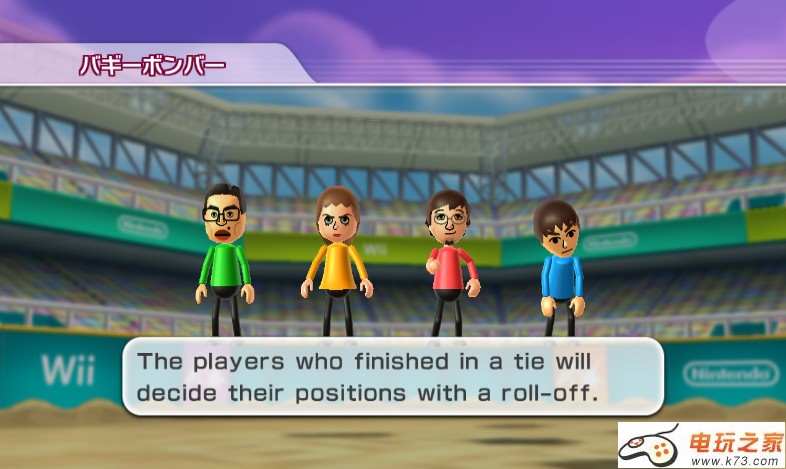Continue past the roll-off tie message box

(392, 376)
